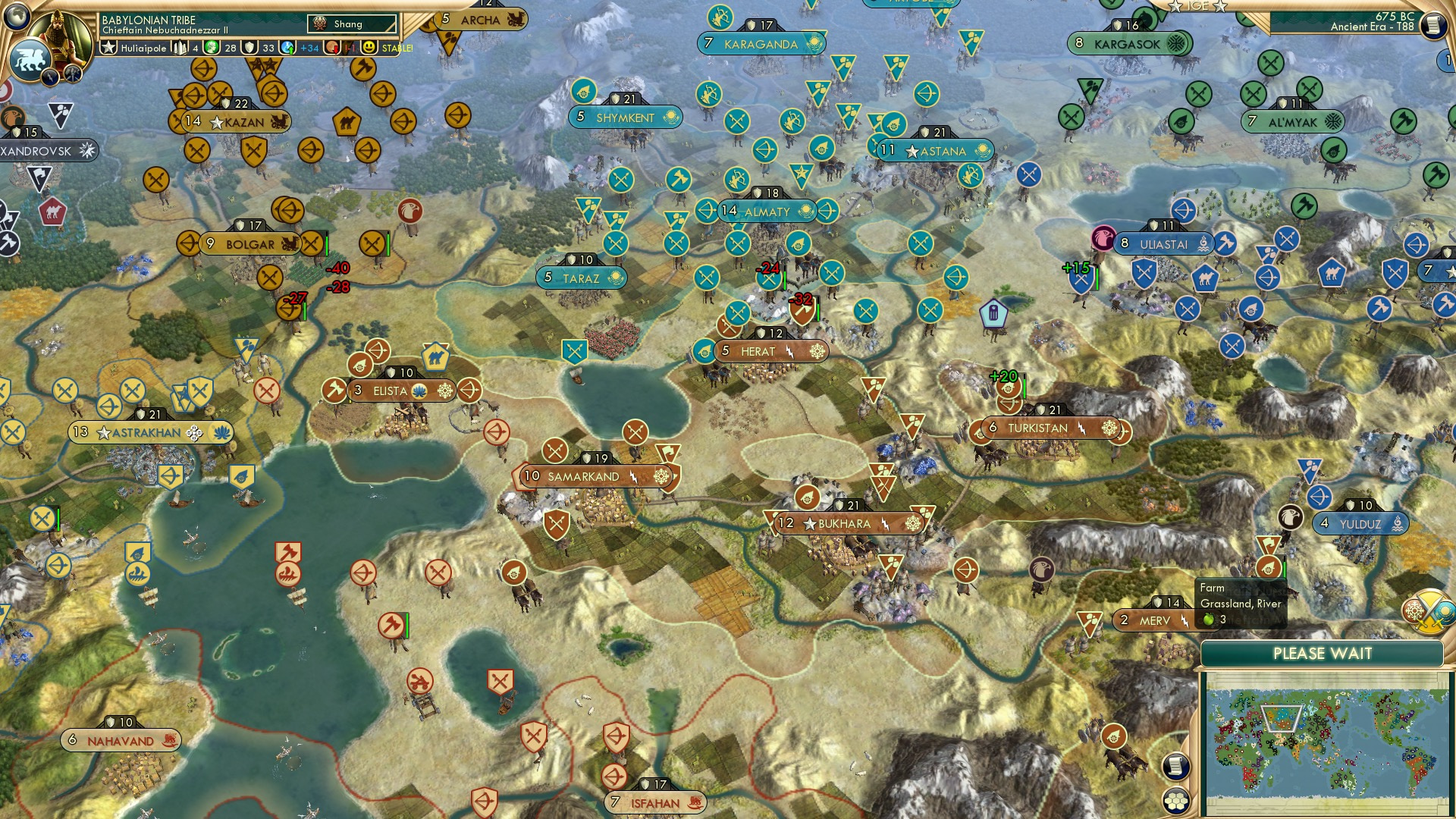Click the shield icon showing 33
Screen dimensions: 1456x819
click(x=249, y=47)
